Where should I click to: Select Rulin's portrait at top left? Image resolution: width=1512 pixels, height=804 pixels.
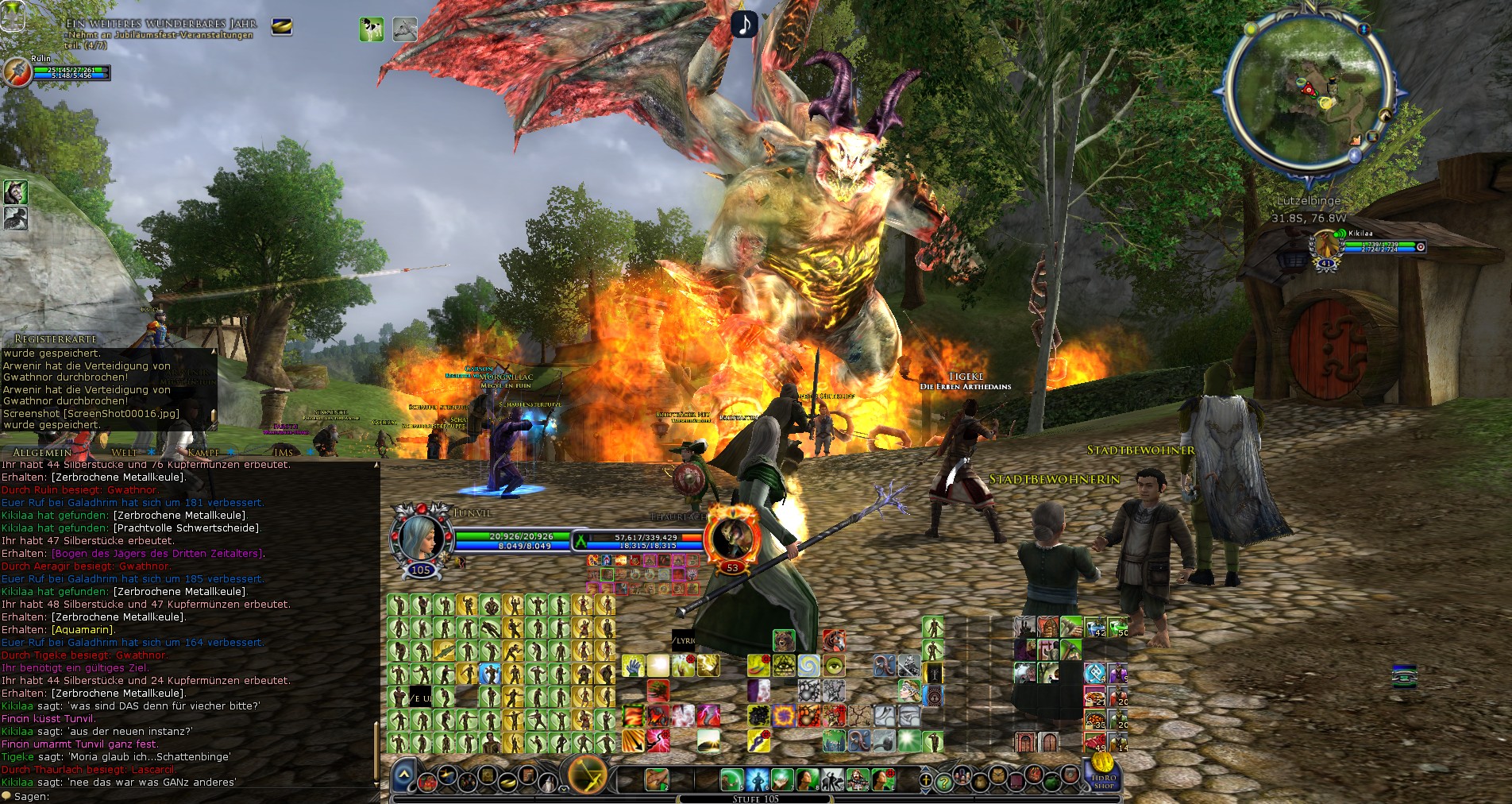tap(16, 72)
